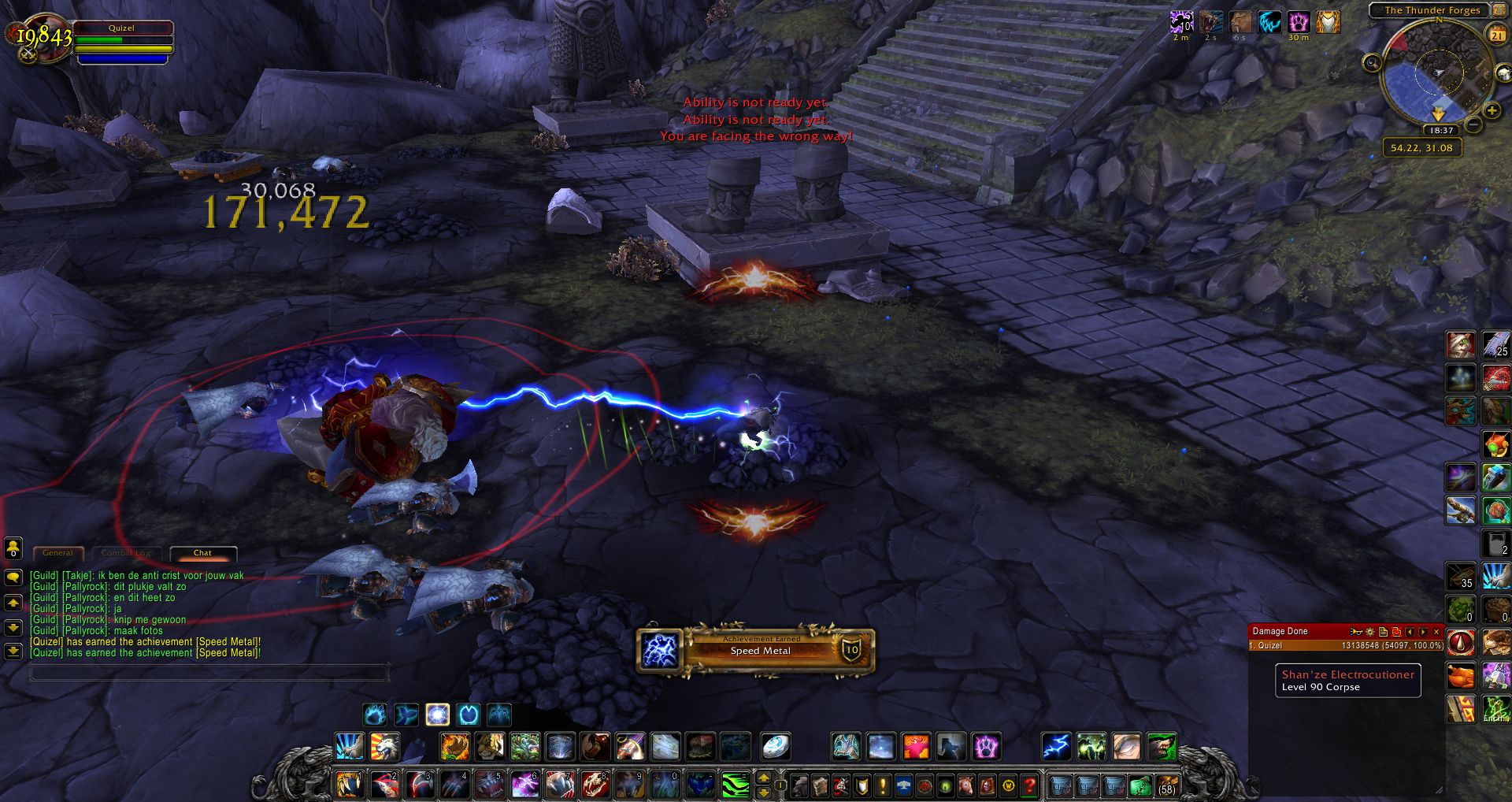Screen dimensions: 1512x802
Task: Click the Speed Metal achievement alert
Action: point(756,651)
